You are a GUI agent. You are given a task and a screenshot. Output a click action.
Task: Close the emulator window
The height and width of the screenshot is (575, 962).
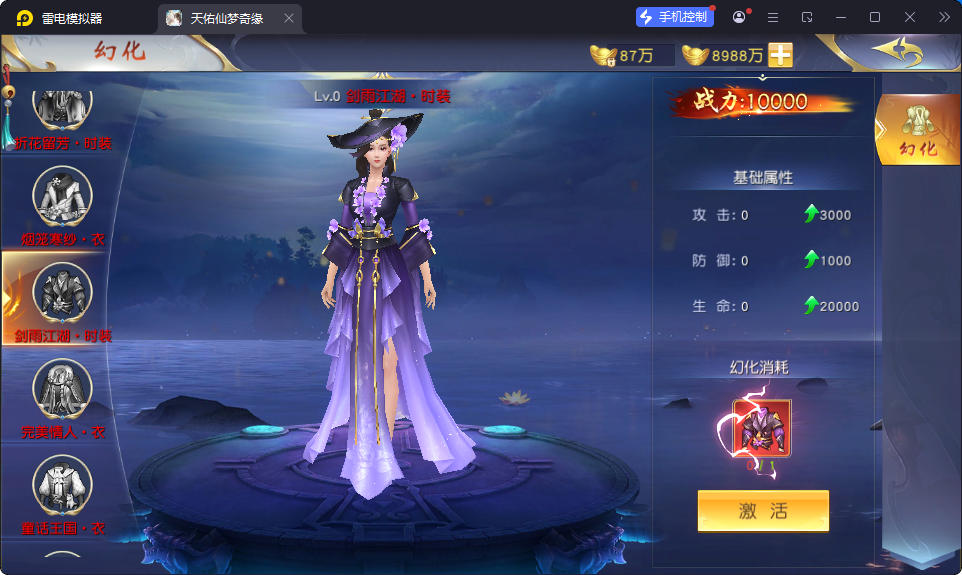pos(910,17)
